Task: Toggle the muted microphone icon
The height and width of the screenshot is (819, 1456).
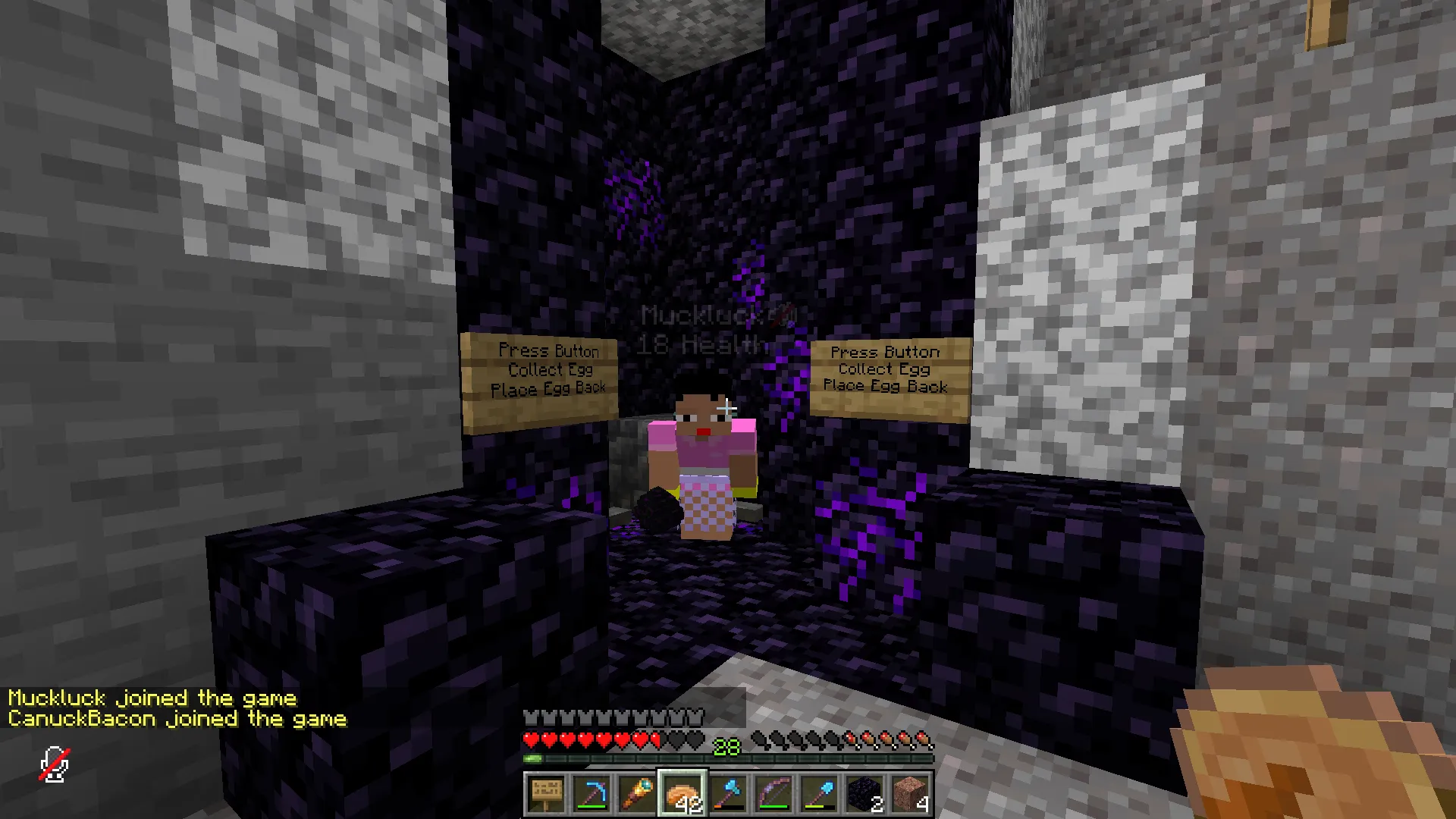Action: pos(55,764)
